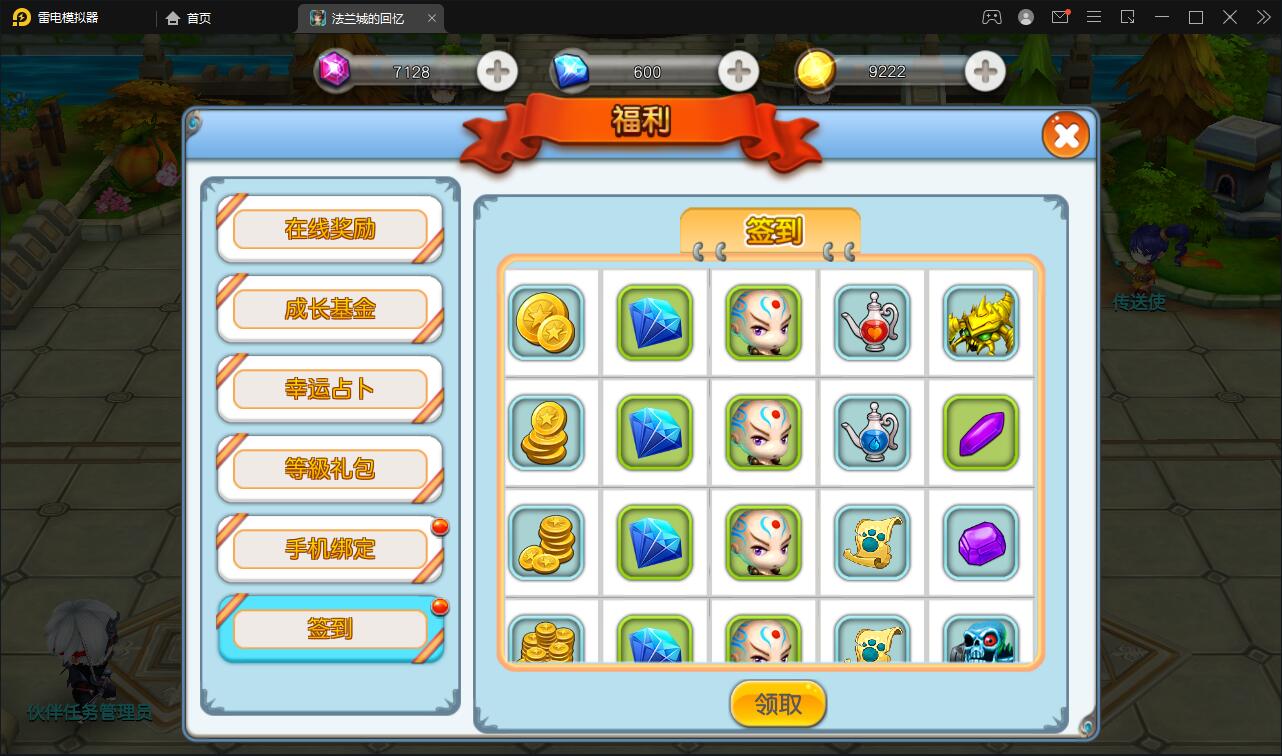The width and height of the screenshot is (1282, 756).
Task: Select the paw-stamped scroll reward icon
Action: point(872,543)
